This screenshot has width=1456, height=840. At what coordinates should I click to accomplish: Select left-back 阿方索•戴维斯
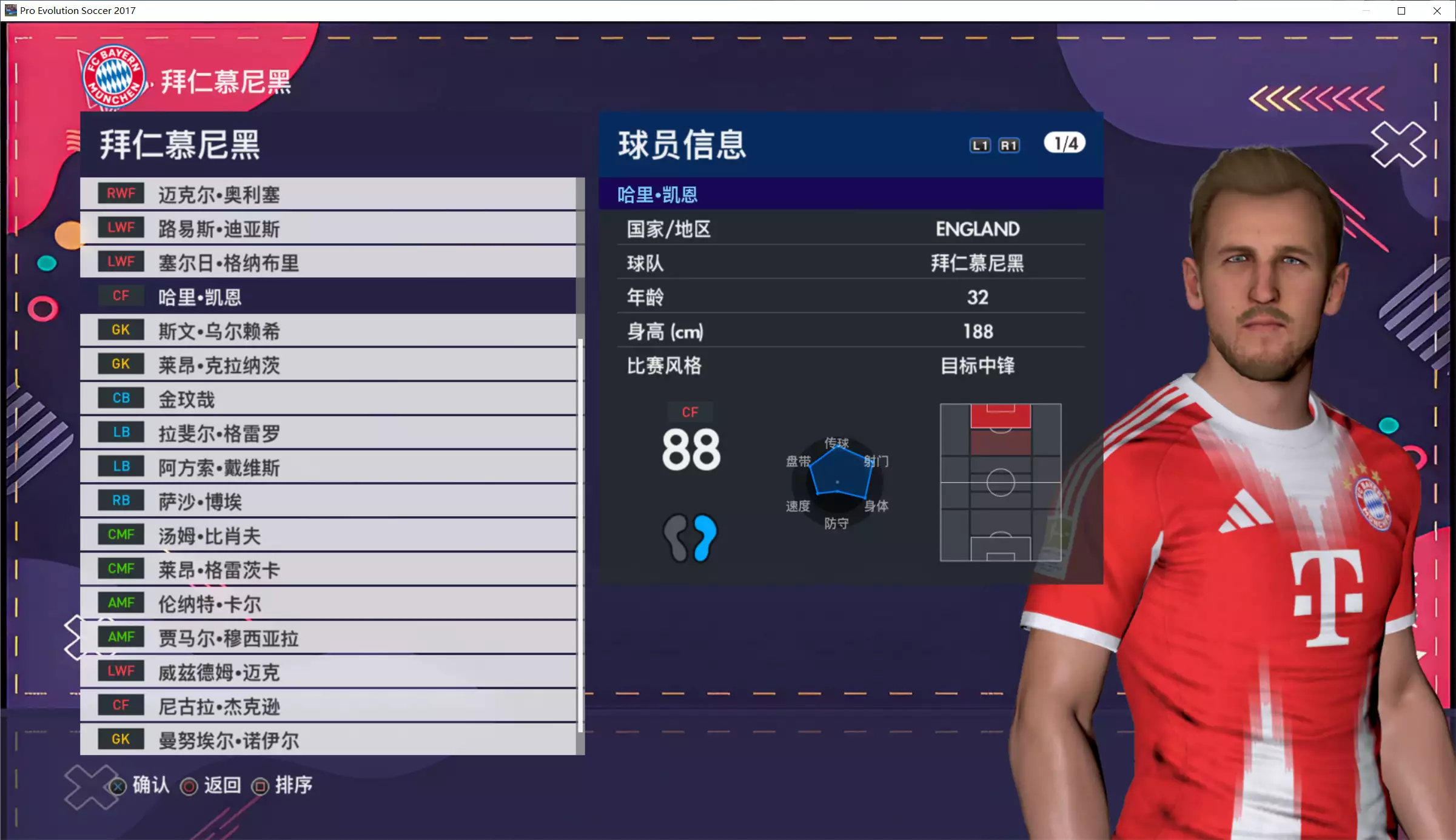point(327,467)
